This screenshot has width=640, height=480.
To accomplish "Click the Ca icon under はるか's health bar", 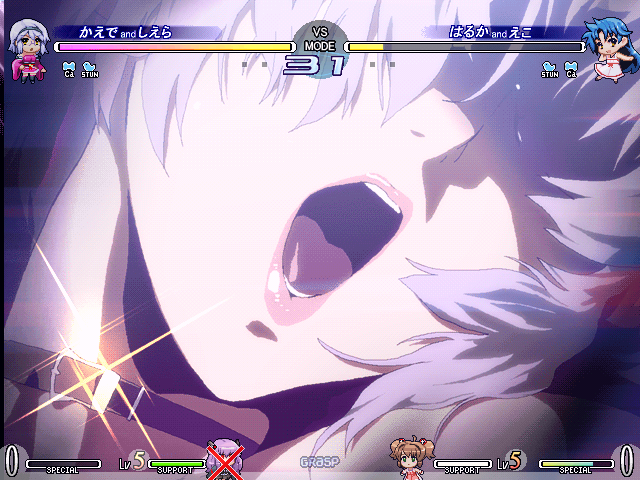I will click(571, 69).
